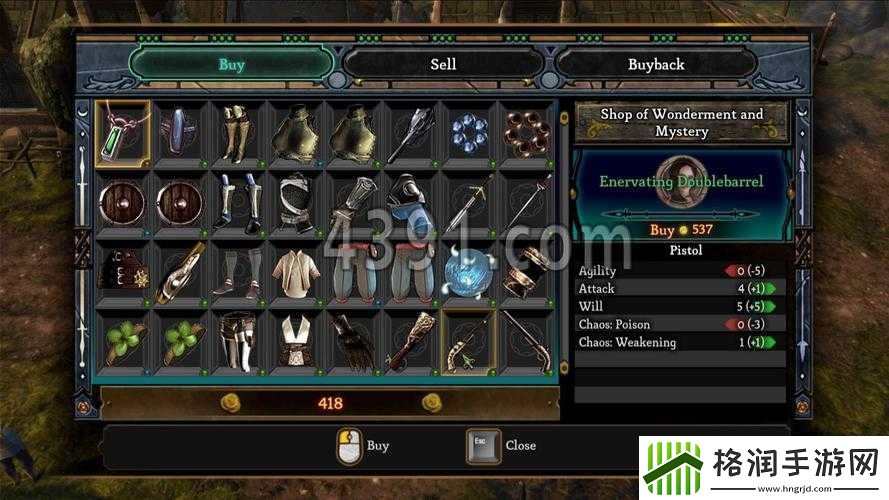The width and height of the screenshot is (889, 500).
Task: Select the Buy tab
Action: [231, 65]
